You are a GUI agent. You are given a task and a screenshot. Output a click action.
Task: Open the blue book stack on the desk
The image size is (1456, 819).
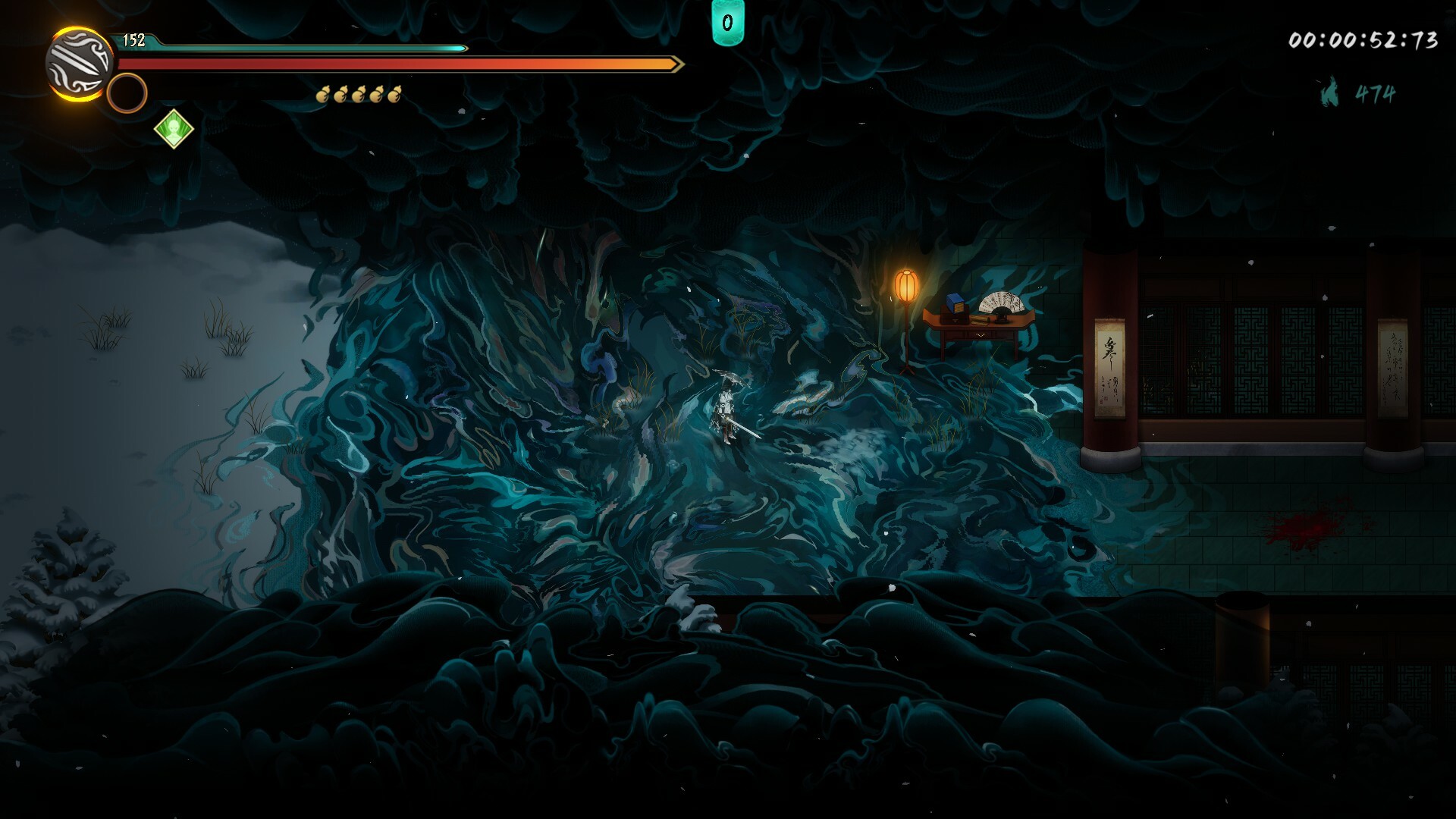tap(955, 303)
